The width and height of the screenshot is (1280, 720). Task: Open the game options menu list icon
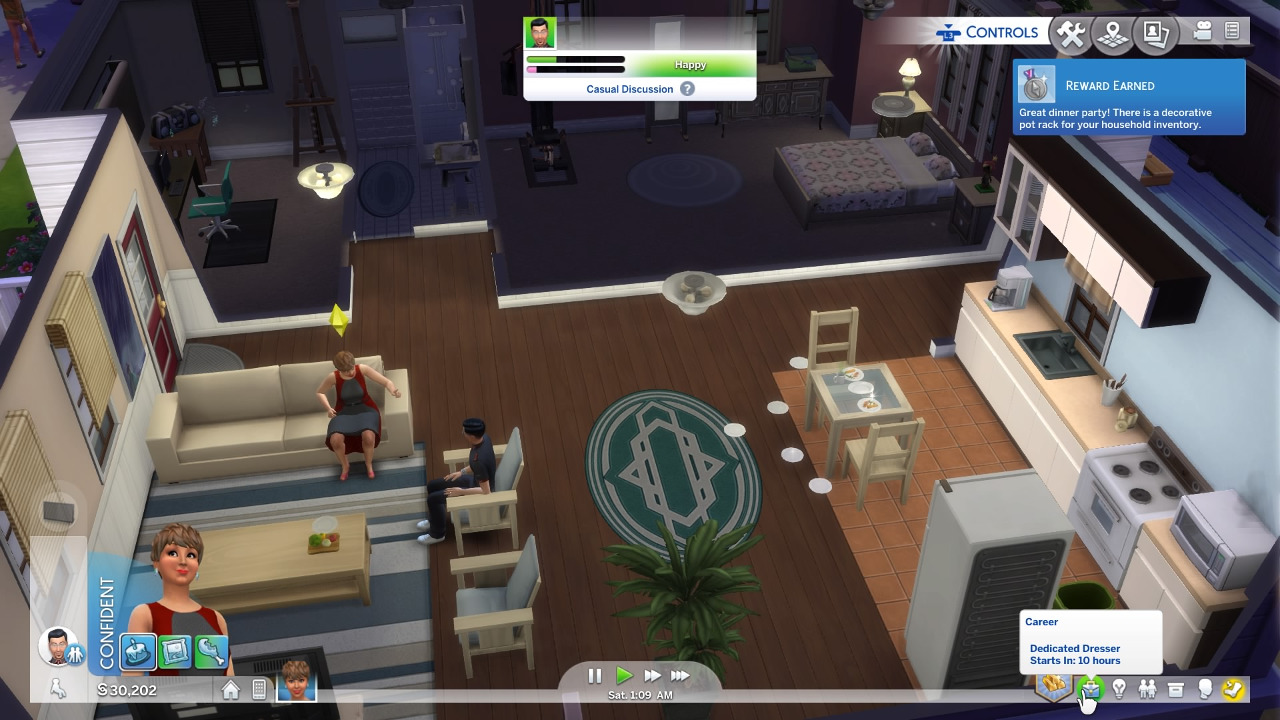pos(1232,32)
